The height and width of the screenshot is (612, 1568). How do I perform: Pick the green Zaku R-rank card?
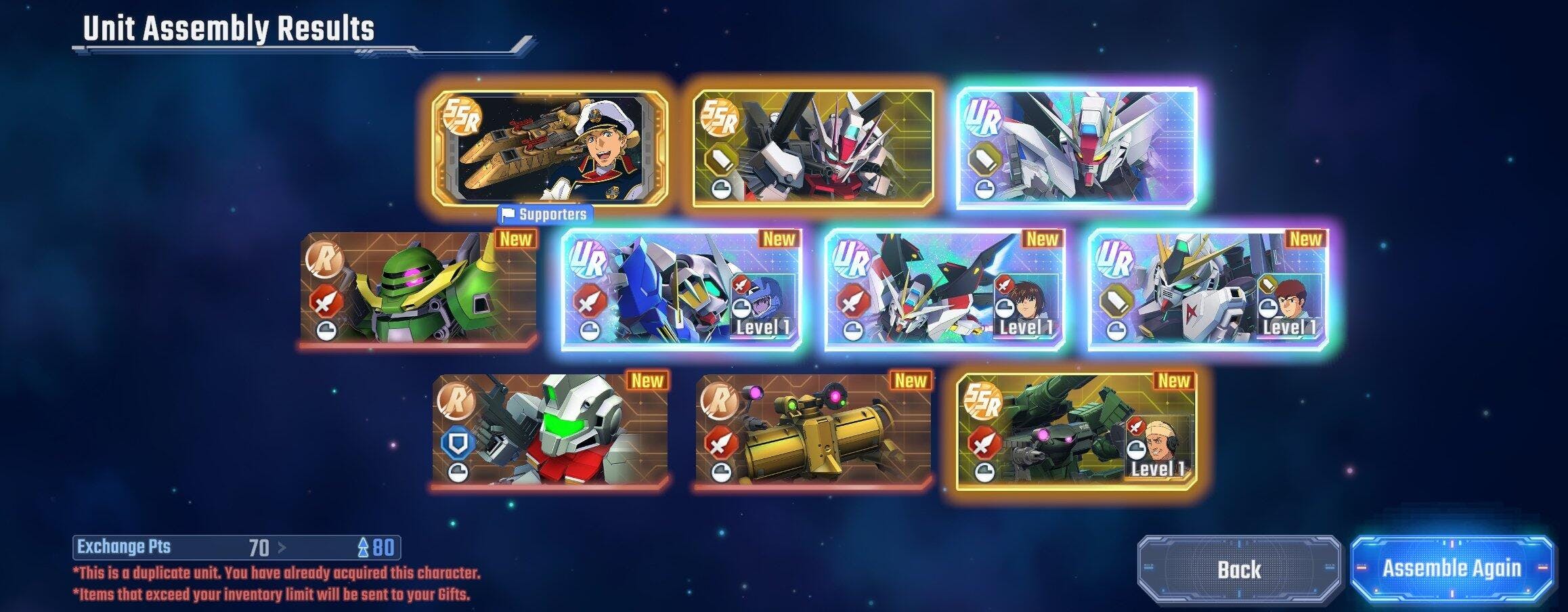coord(418,290)
